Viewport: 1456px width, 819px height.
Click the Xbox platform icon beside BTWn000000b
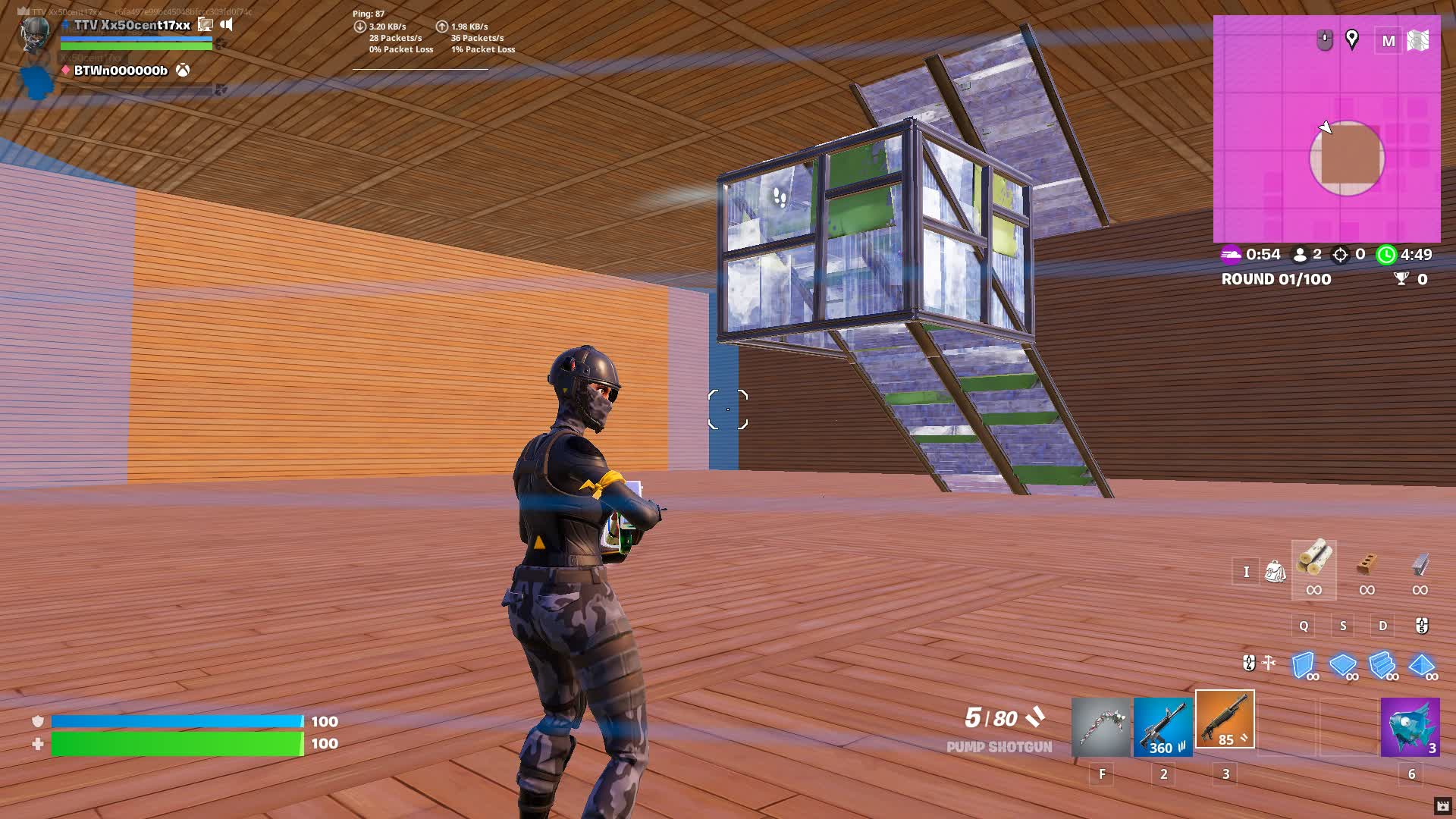tap(182, 71)
